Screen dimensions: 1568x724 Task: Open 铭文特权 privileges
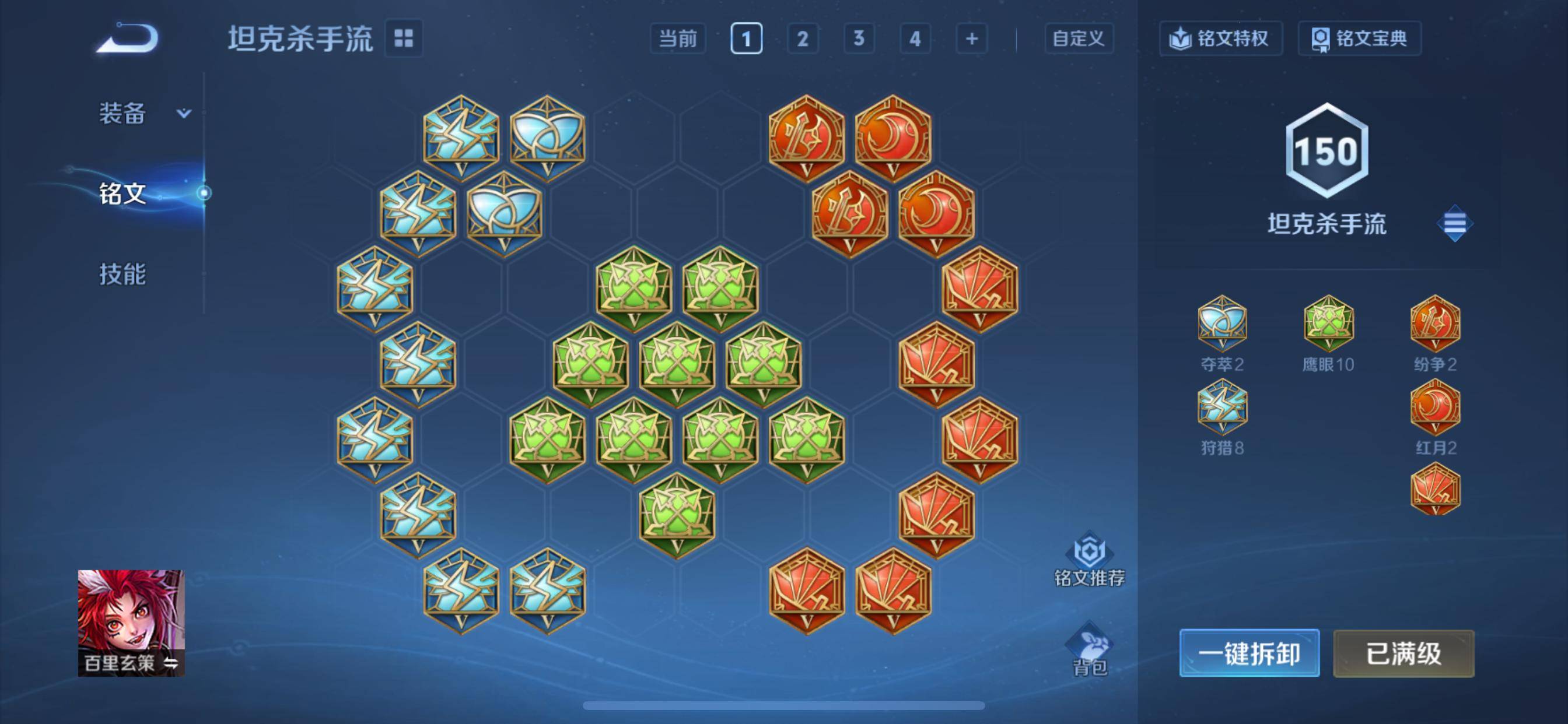pos(1220,38)
